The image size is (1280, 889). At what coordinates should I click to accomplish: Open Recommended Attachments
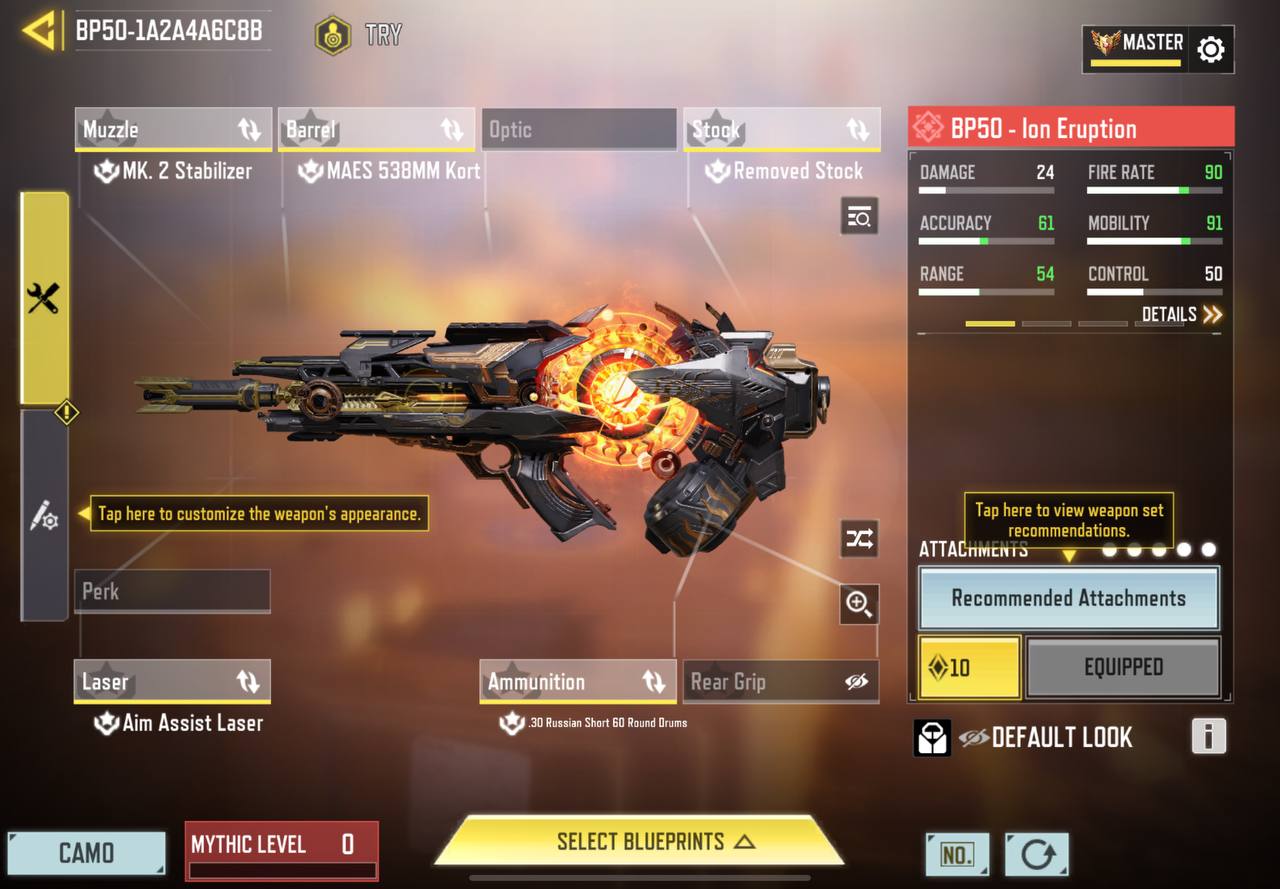coord(1068,598)
